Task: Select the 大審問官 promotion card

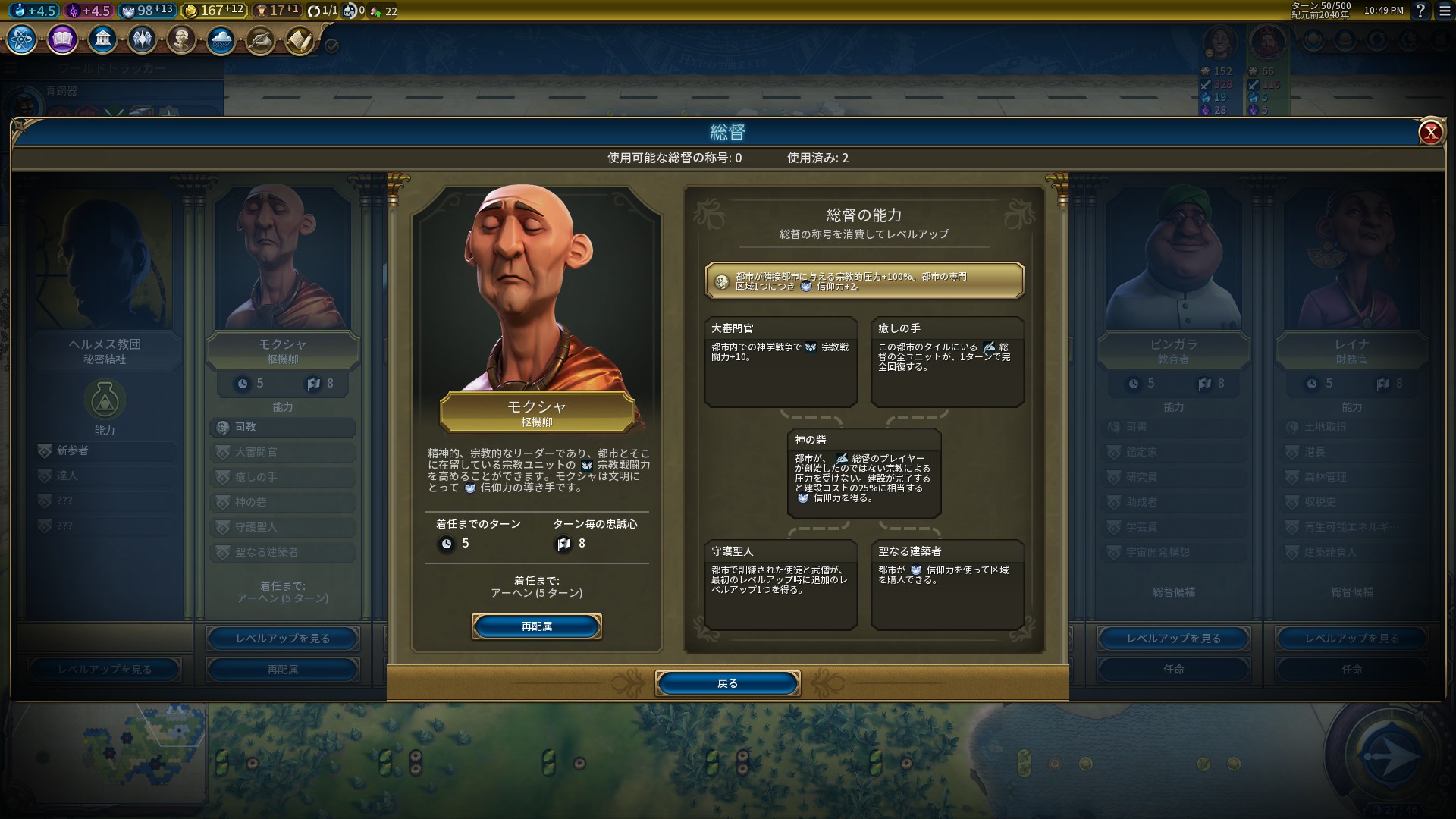Action: 780,361
